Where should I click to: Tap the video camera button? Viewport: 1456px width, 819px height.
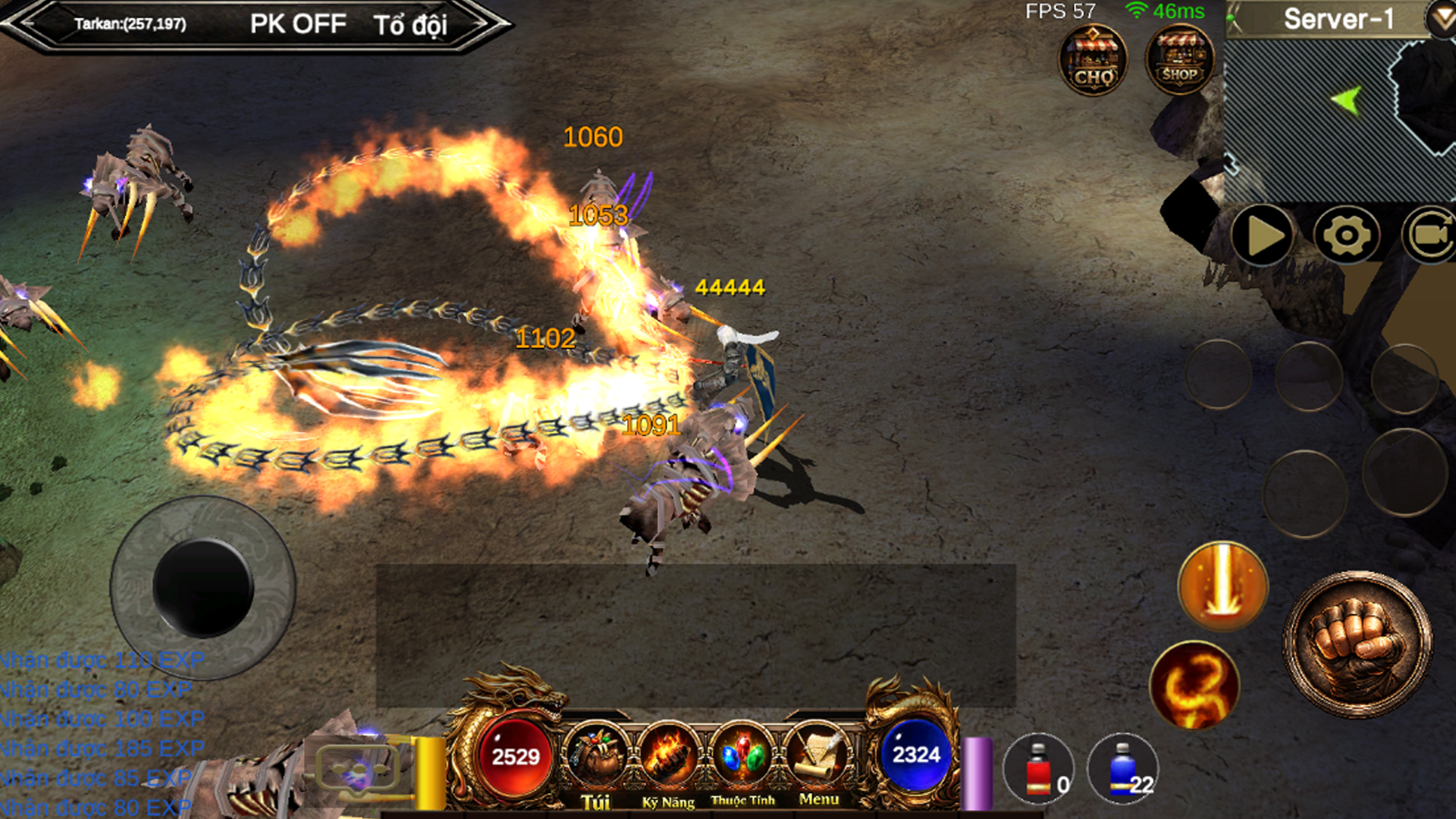[1430, 235]
